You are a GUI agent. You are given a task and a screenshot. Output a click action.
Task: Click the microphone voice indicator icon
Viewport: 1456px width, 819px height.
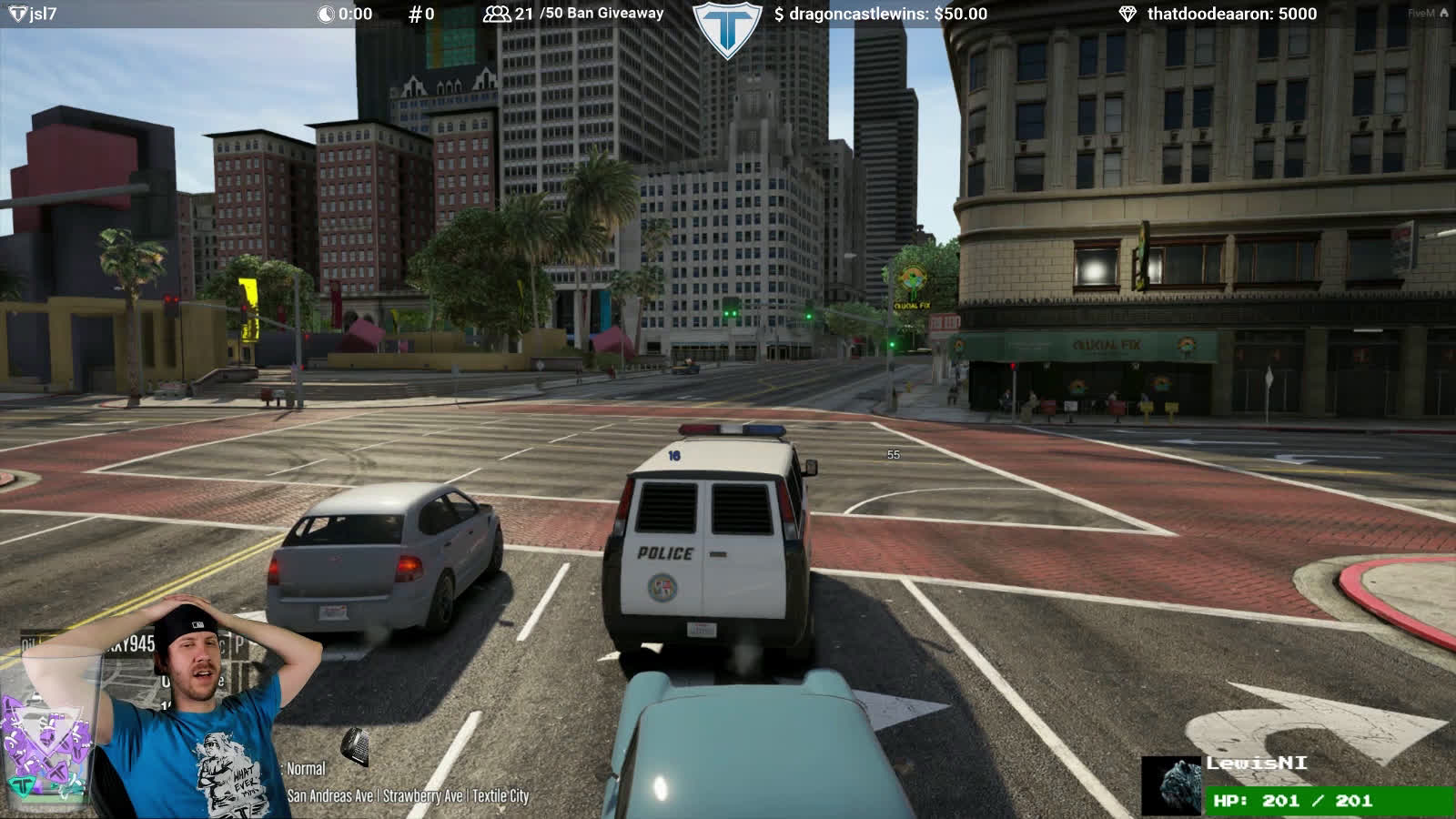356,746
